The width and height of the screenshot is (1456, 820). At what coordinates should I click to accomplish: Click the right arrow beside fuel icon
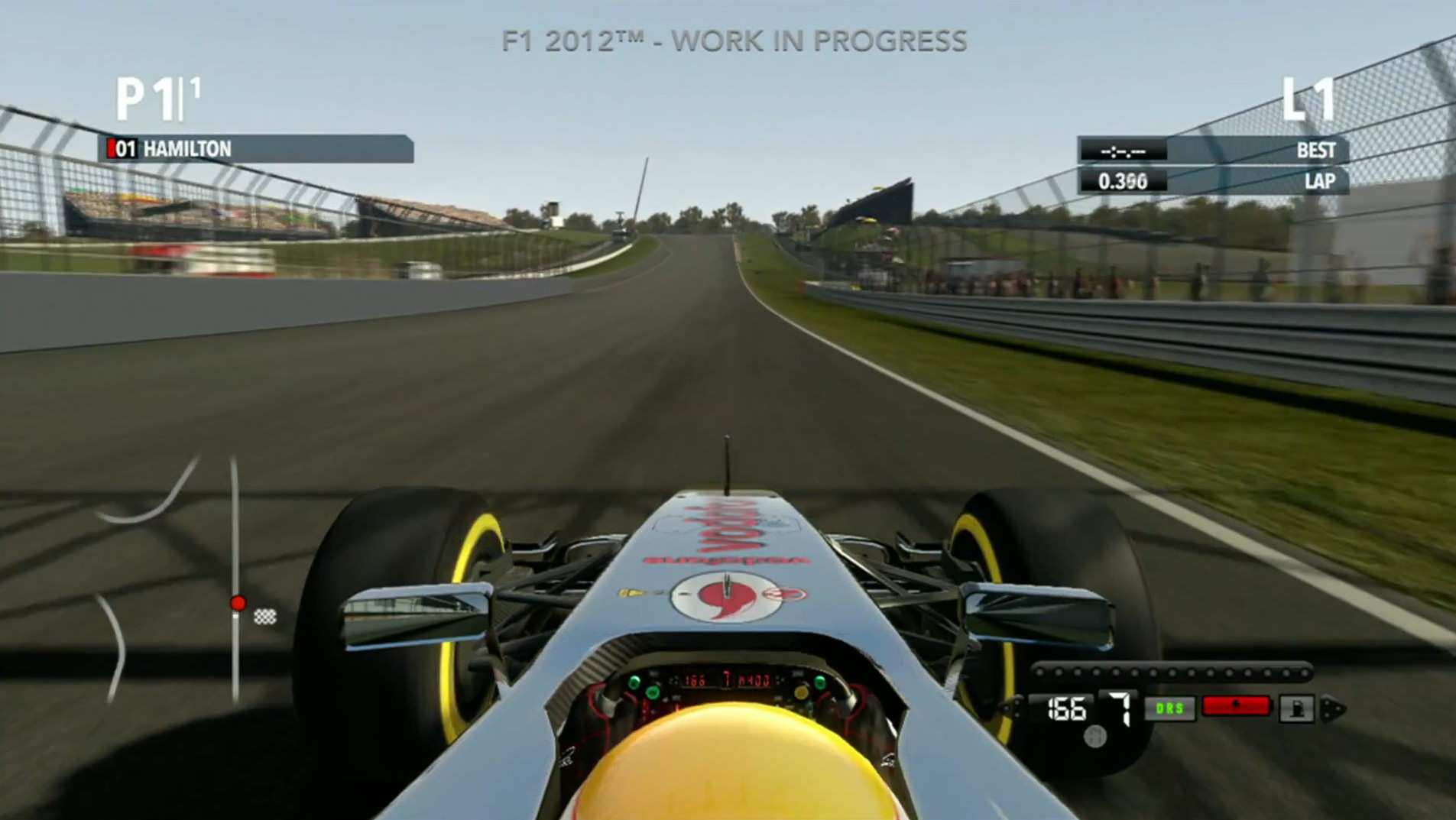click(1333, 709)
